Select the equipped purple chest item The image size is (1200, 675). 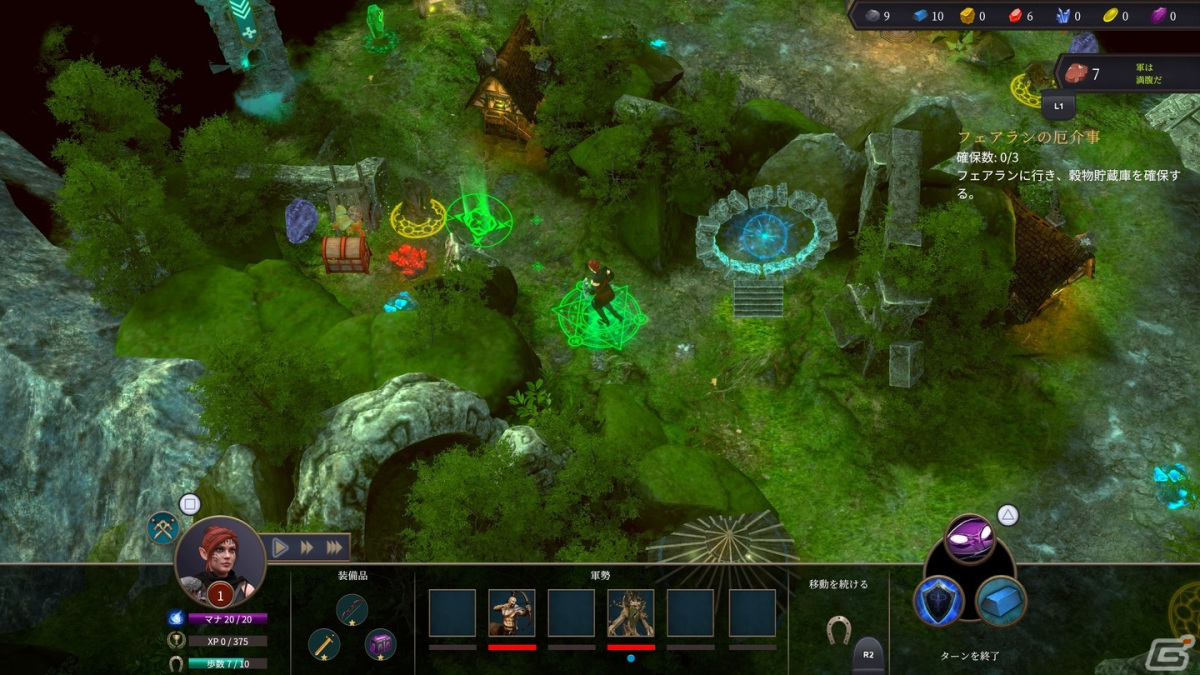click(380, 644)
